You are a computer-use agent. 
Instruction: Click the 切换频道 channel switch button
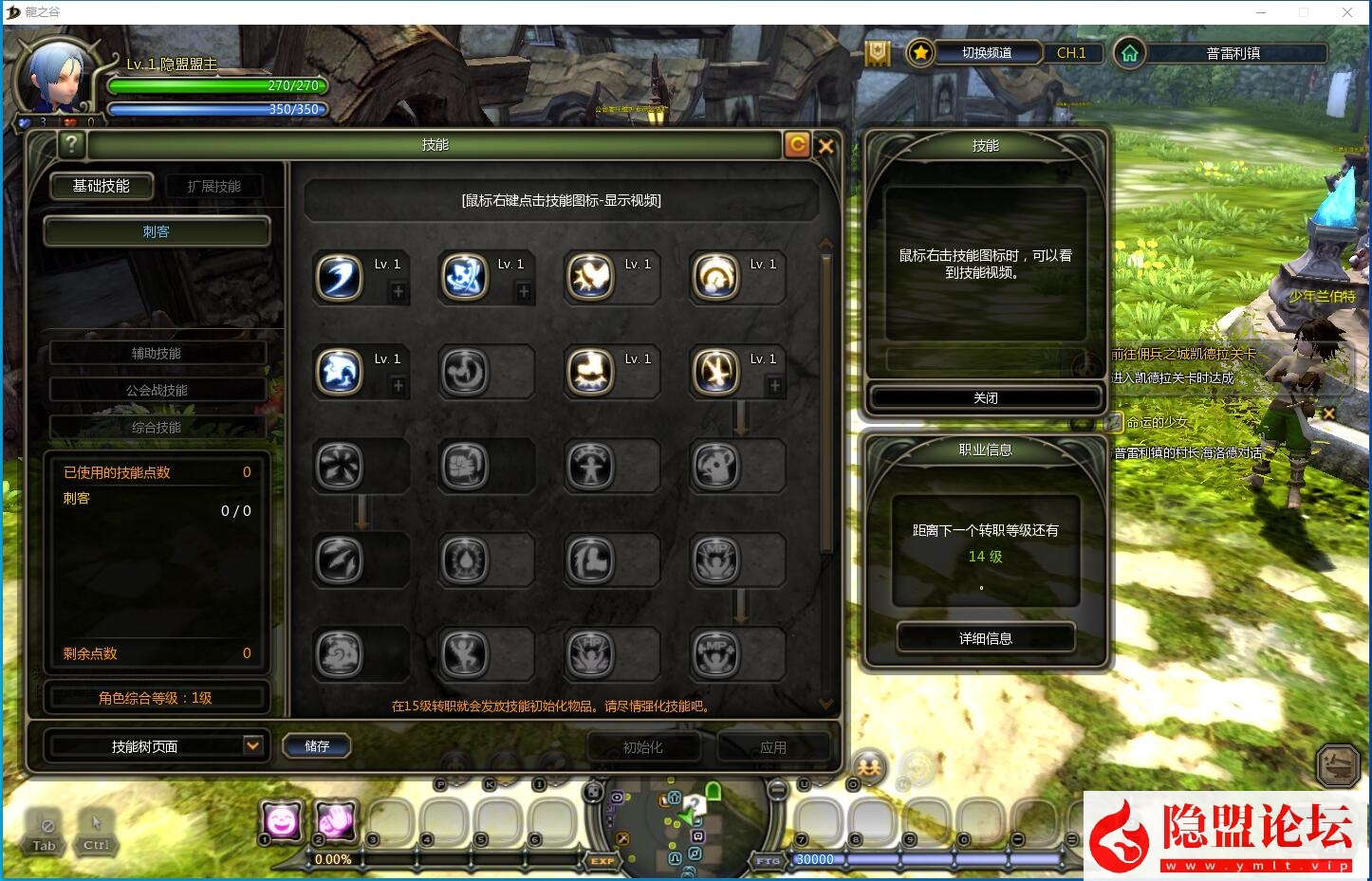pos(987,53)
